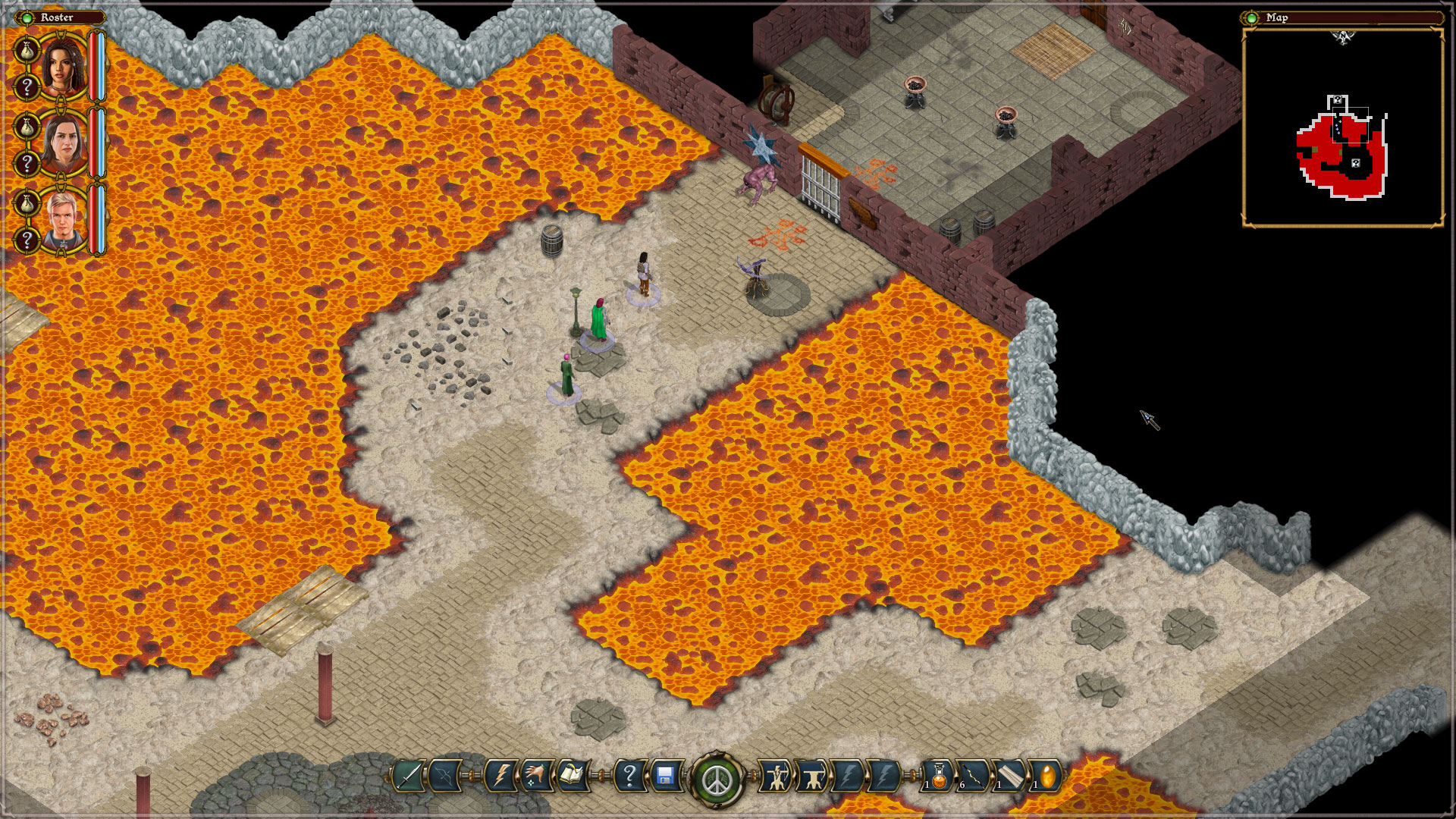Check the middle character's info question mark
Viewport: 1456px width, 819px height.
(x=27, y=162)
